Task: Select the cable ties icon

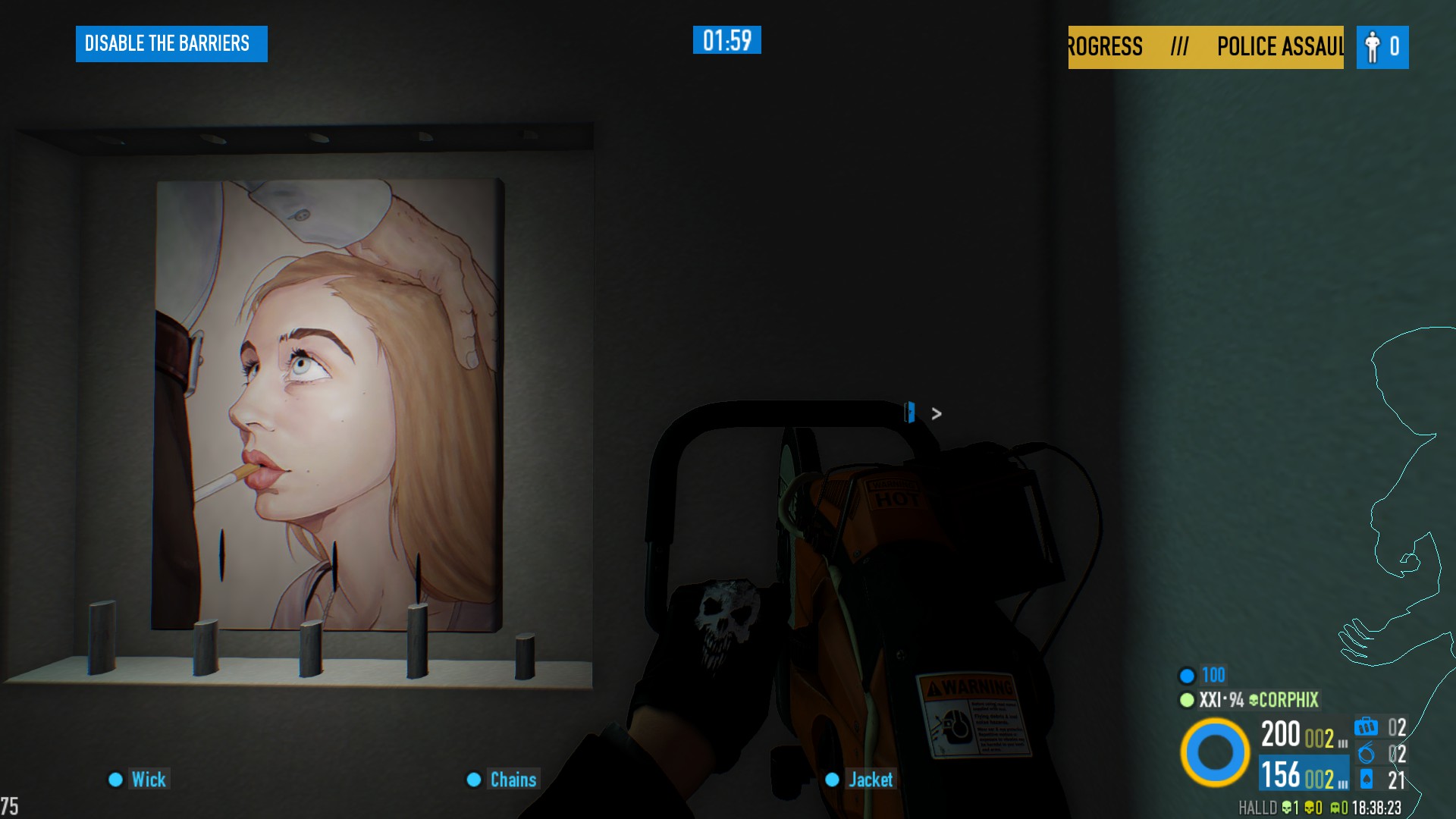Action: coord(1367,754)
